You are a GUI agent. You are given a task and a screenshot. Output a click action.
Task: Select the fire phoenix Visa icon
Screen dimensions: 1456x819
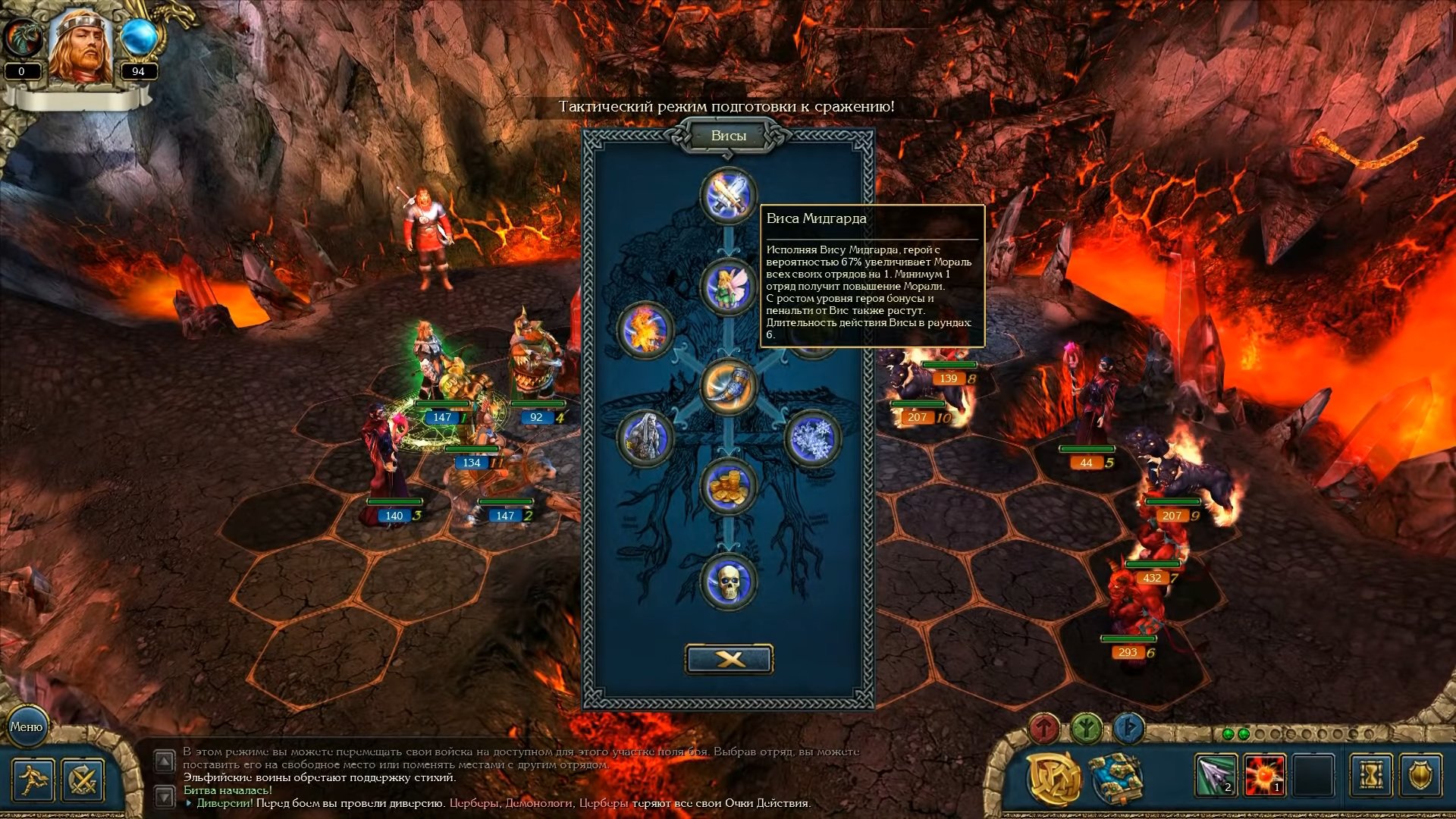point(645,331)
